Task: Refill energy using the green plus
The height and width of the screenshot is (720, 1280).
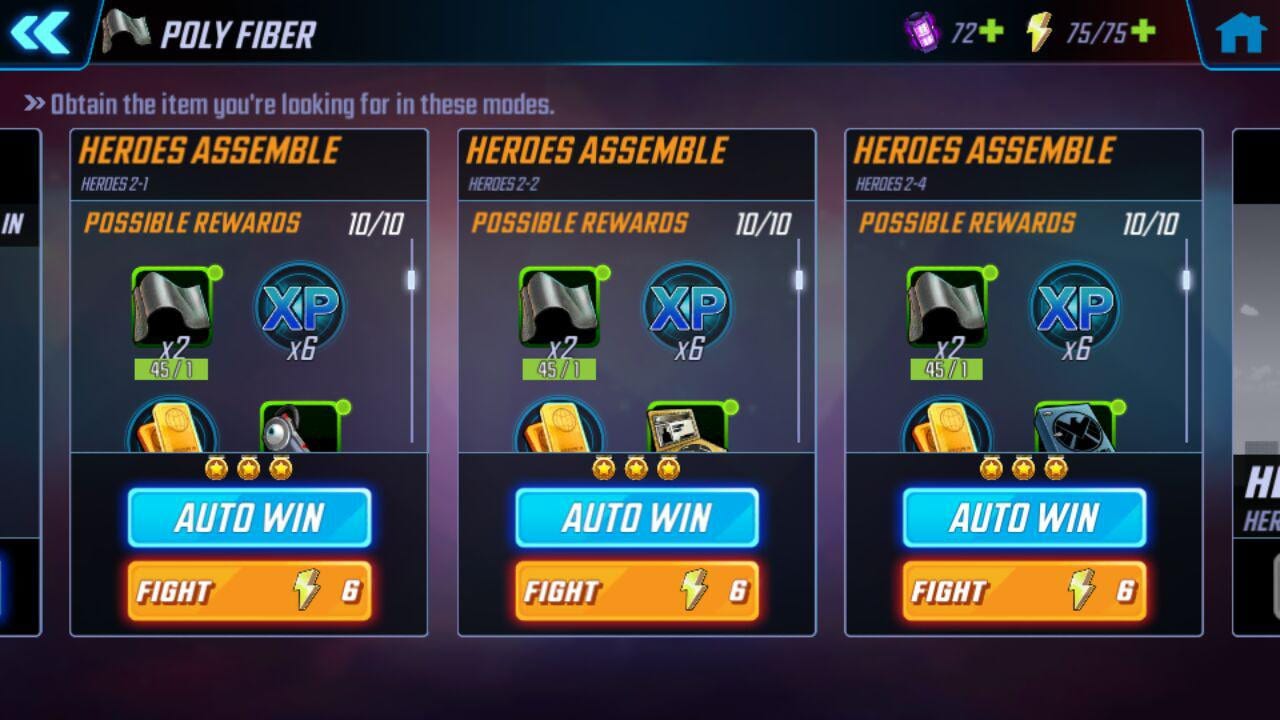Action: pos(1142,32)
